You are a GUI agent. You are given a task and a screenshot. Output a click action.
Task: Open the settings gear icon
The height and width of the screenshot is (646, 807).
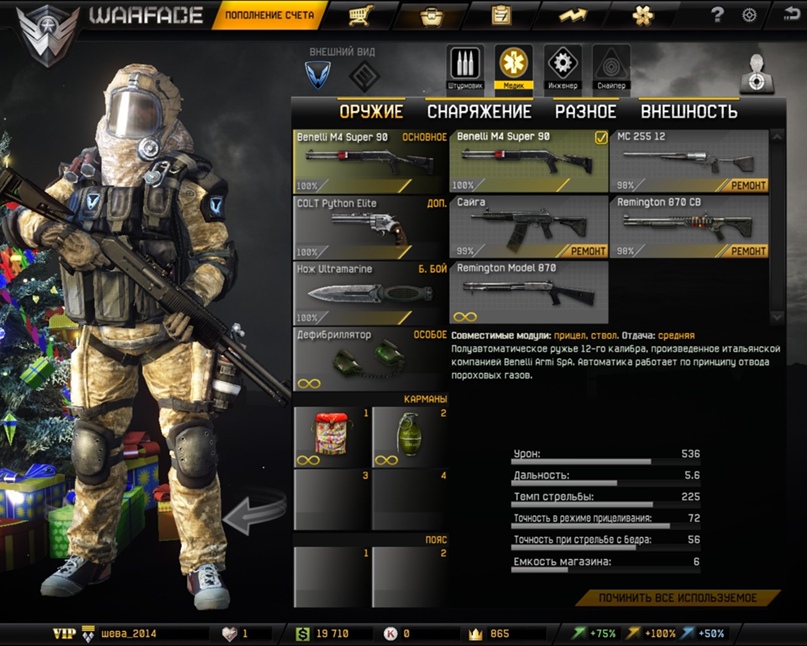click(x=749, y=15)
